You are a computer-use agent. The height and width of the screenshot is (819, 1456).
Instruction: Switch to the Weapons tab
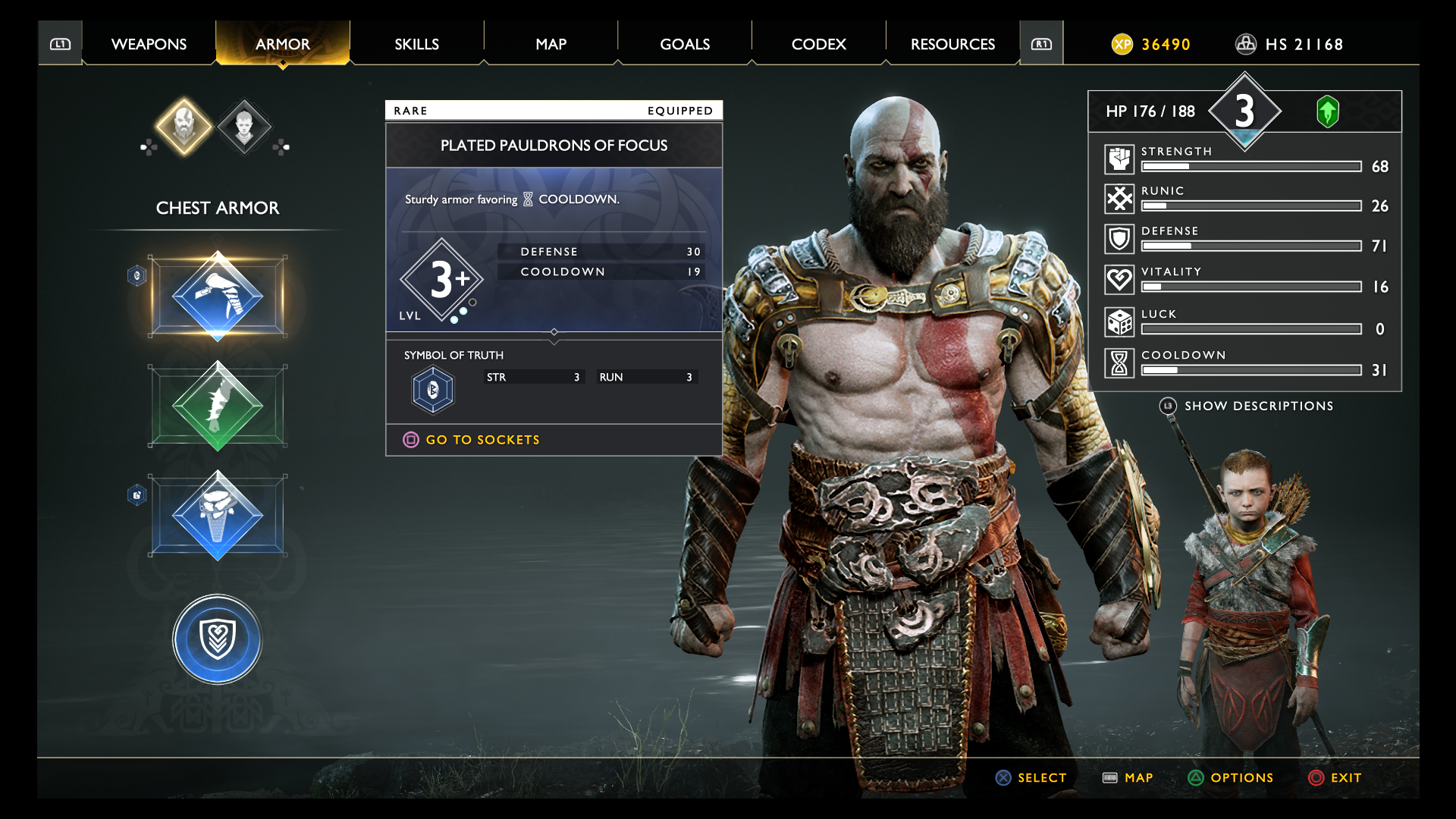tap(149, 44)
